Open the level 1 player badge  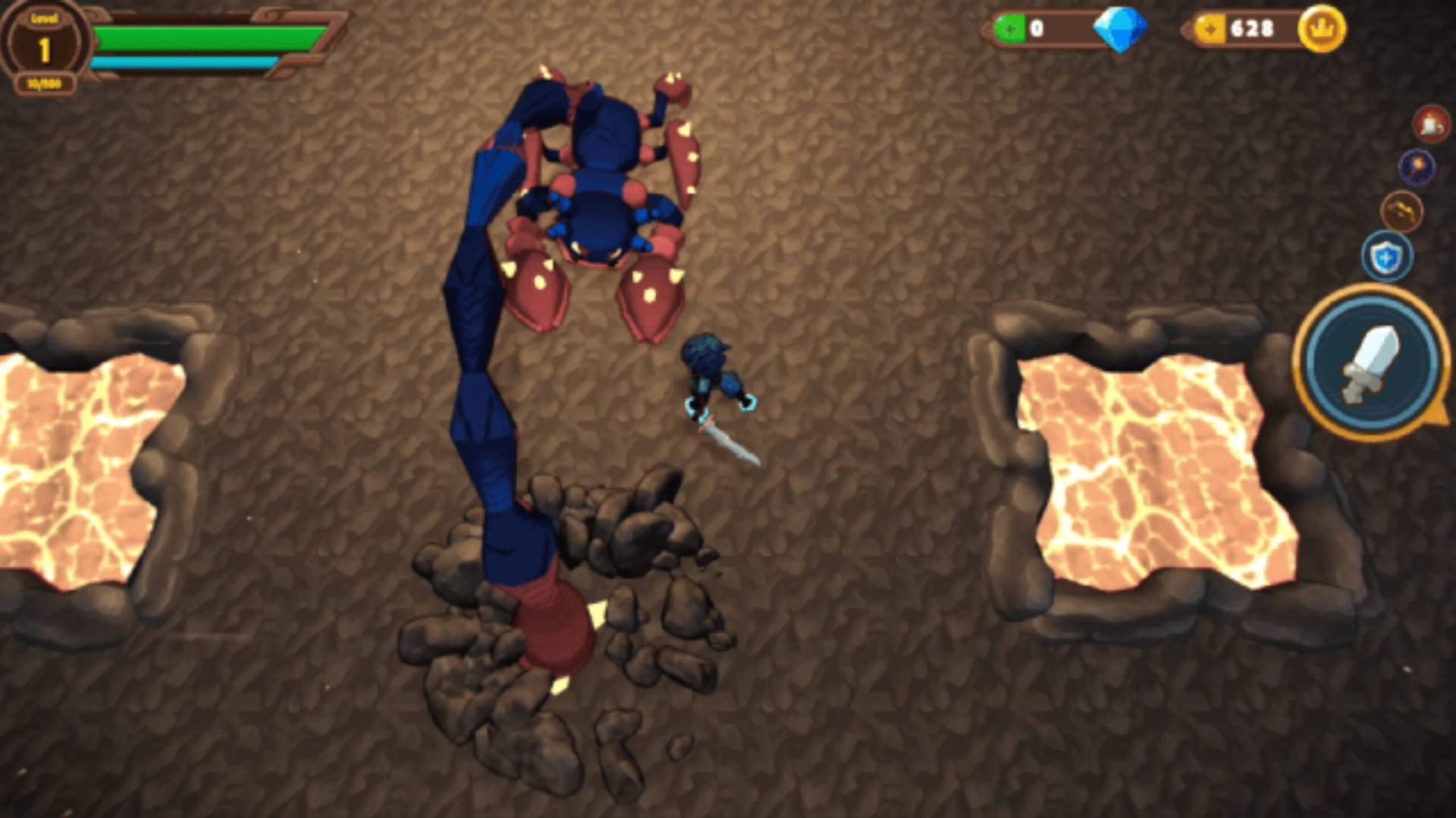tap(44, 47)
